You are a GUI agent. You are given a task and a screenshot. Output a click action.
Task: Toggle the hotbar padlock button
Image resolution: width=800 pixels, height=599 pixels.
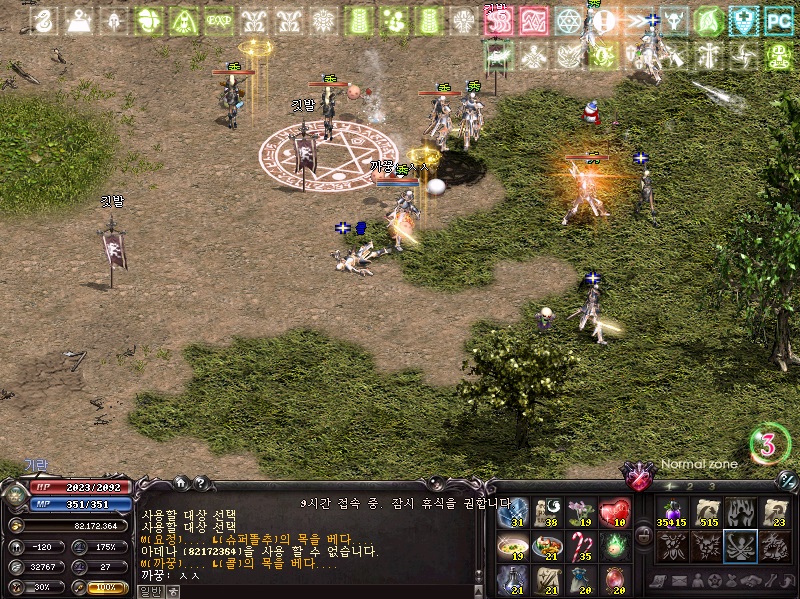[x=643, y=535]
